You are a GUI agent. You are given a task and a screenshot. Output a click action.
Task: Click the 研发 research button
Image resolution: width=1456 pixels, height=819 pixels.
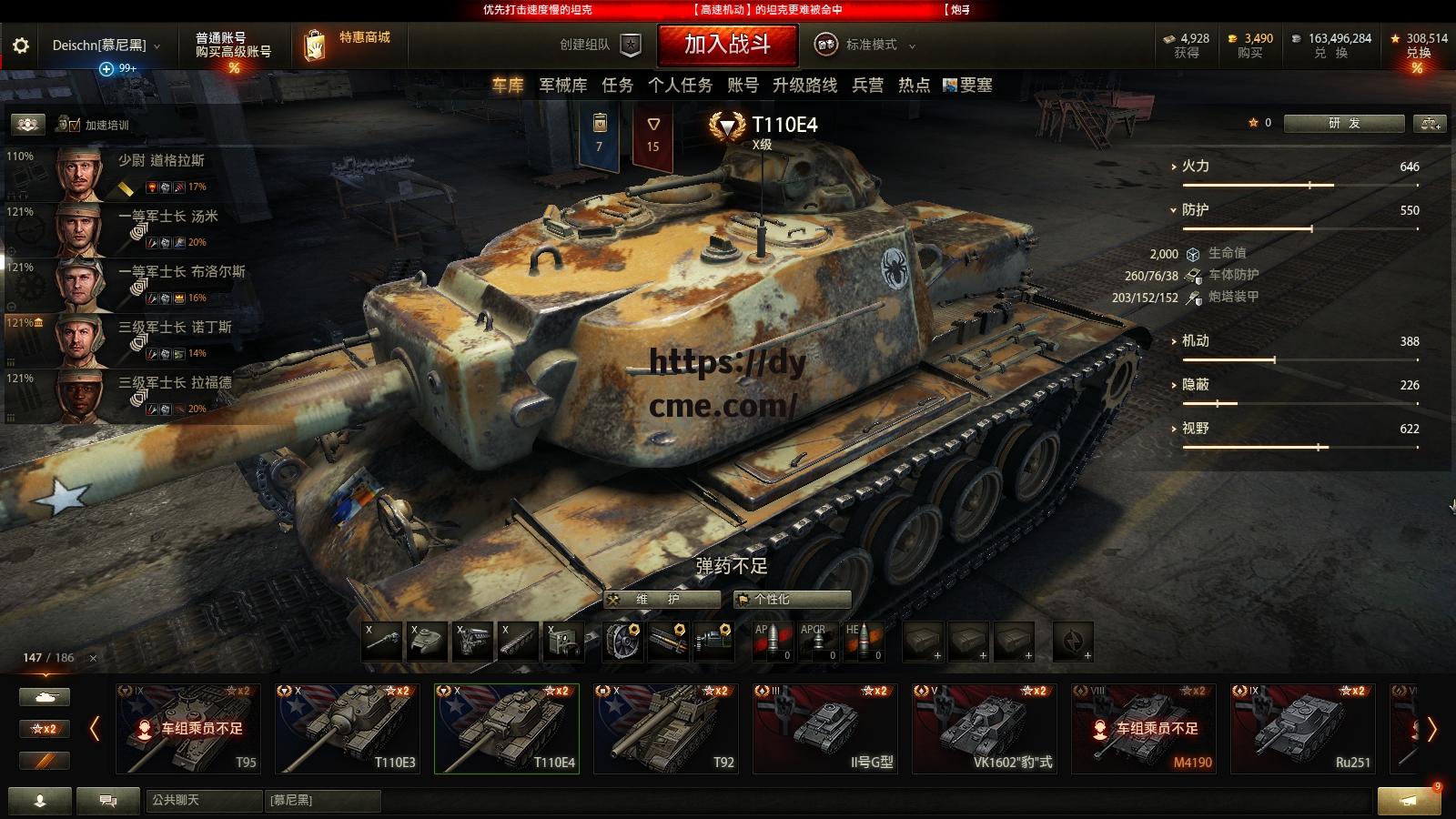click(x=1343, y=124)
